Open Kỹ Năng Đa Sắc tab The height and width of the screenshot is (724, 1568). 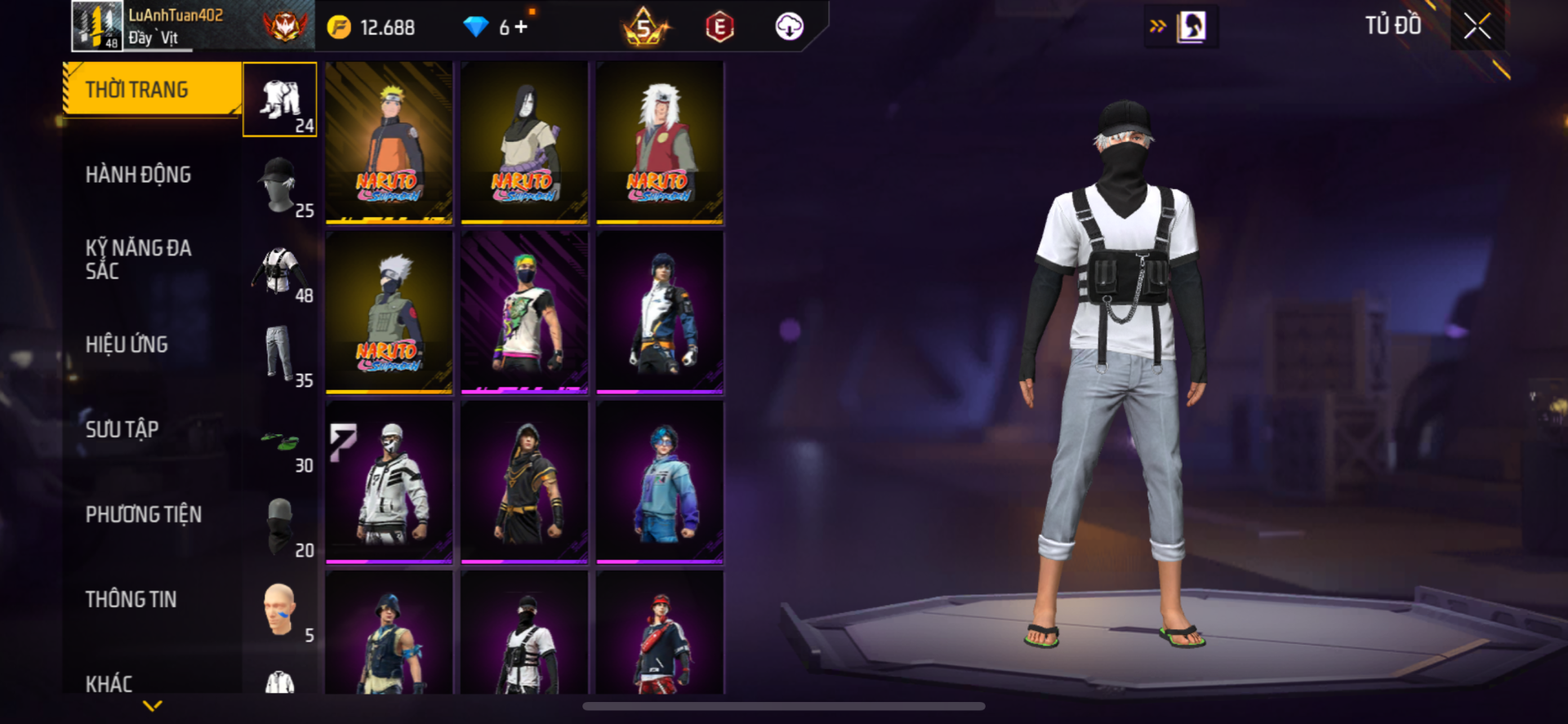[139, 260]
